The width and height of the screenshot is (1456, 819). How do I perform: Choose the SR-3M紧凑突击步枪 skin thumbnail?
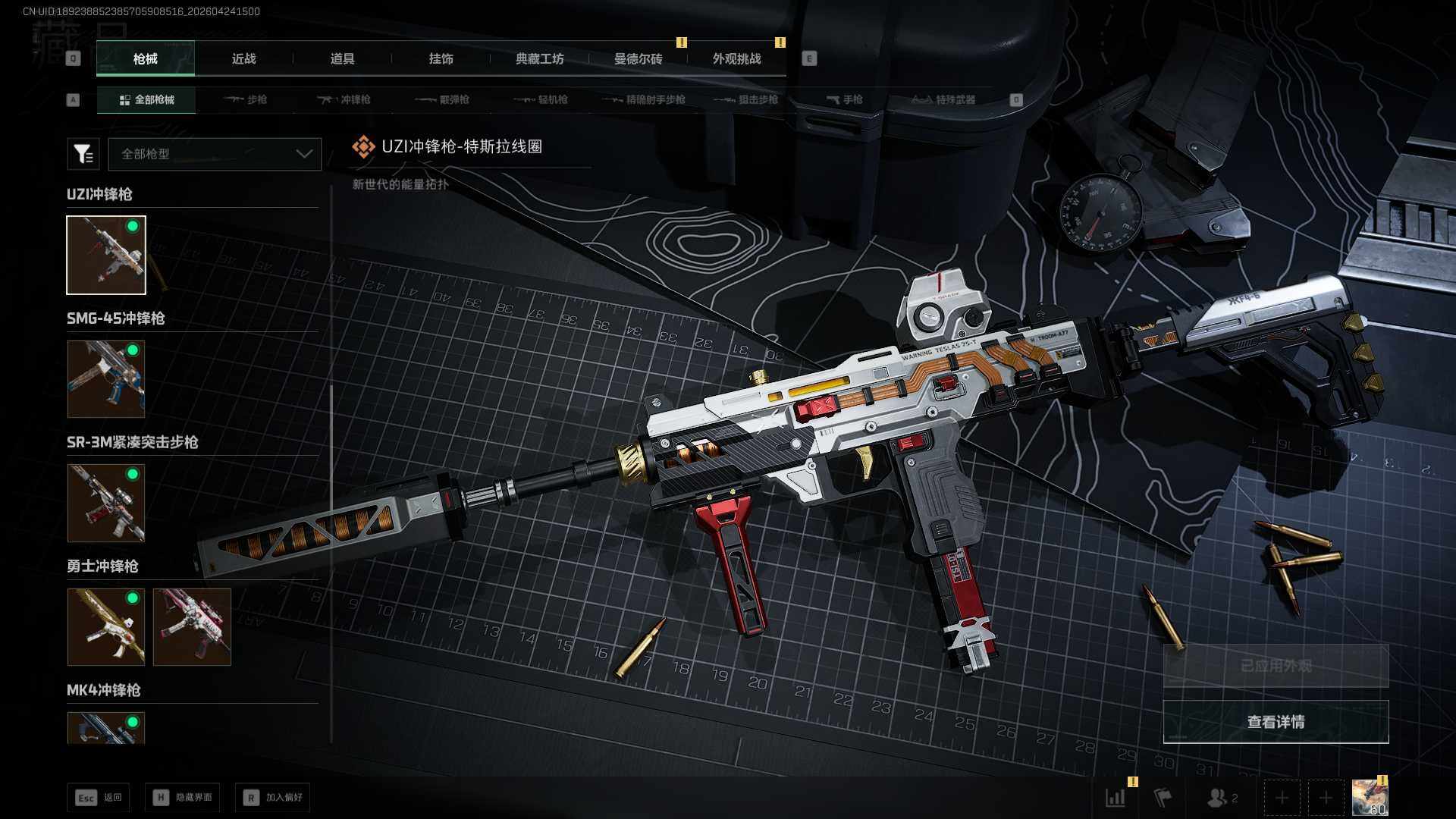pos(106,503)
